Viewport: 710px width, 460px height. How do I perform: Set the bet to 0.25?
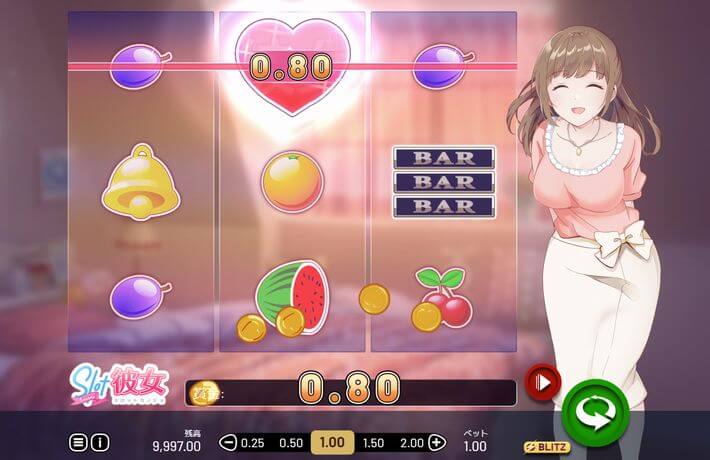pyautogui.click(x=253, y=442)
